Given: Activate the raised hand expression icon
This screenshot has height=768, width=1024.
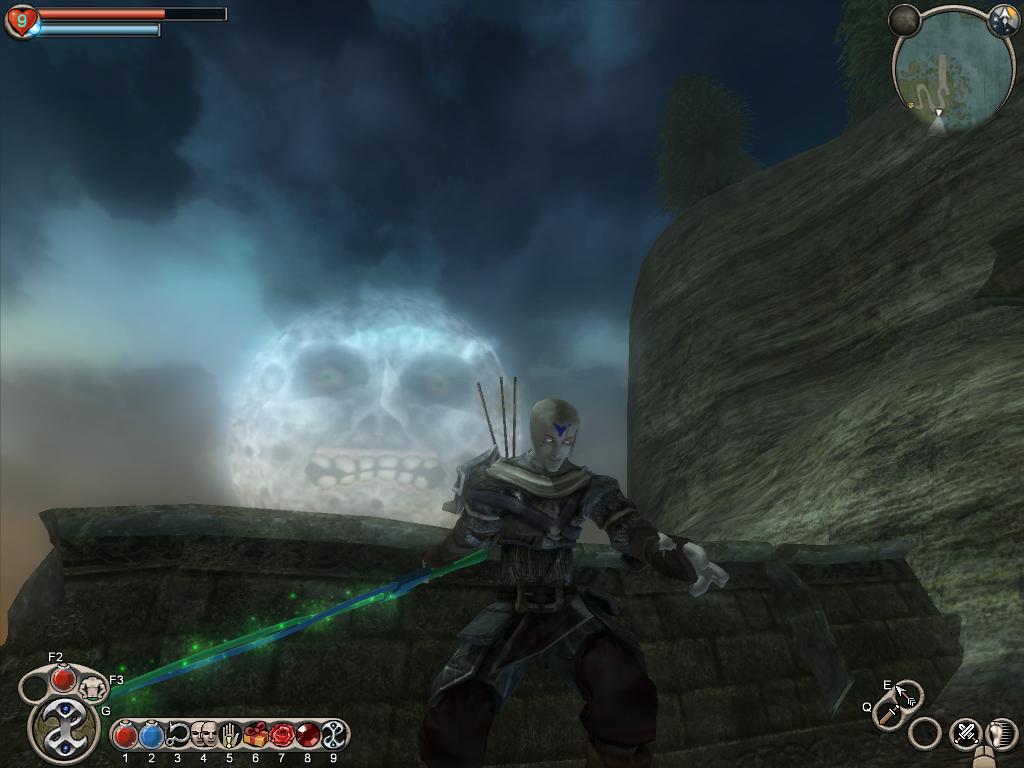Looking at the screenshot, I should point(229,735).
